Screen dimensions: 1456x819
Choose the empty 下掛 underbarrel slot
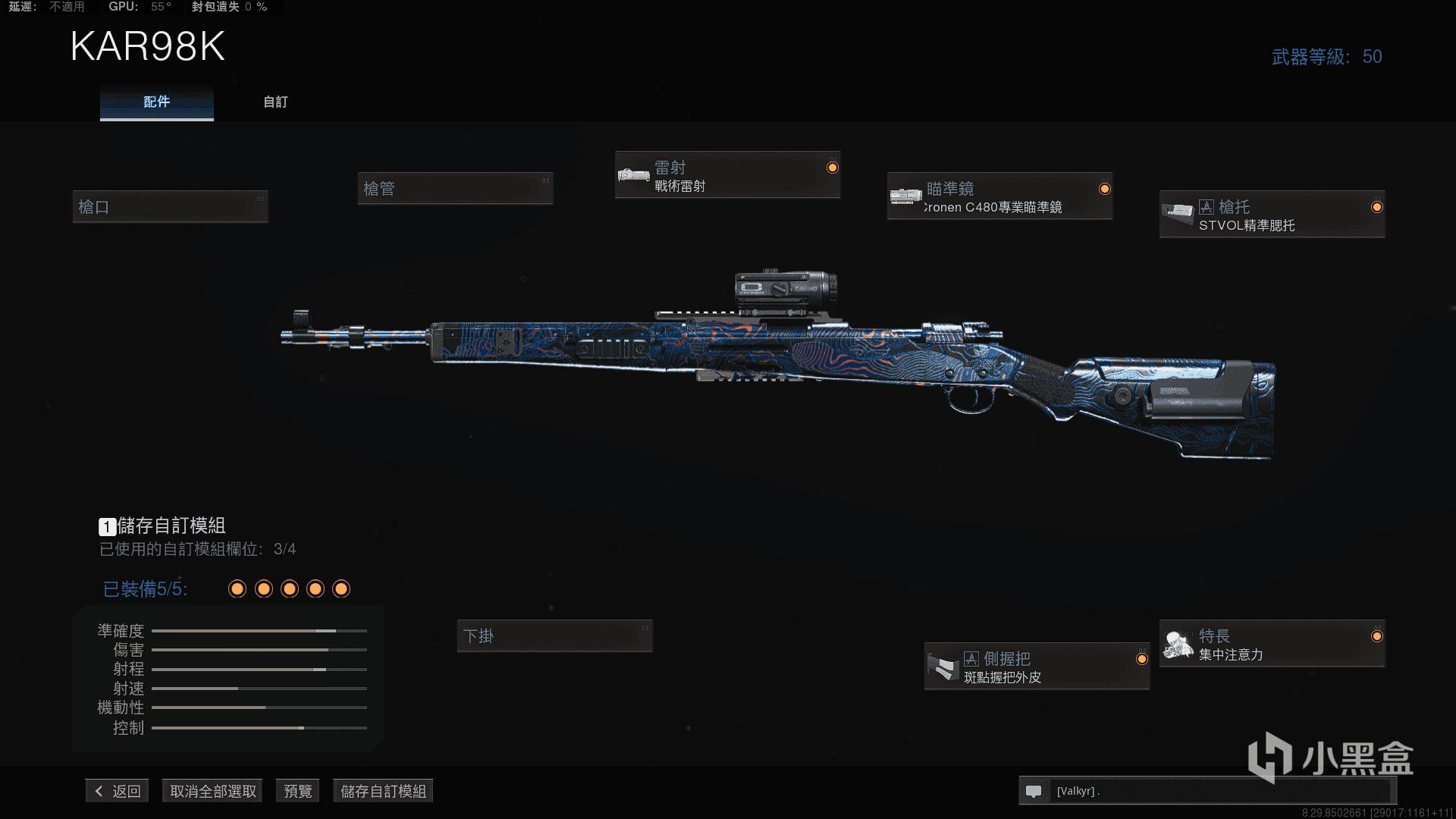point(554,636)
